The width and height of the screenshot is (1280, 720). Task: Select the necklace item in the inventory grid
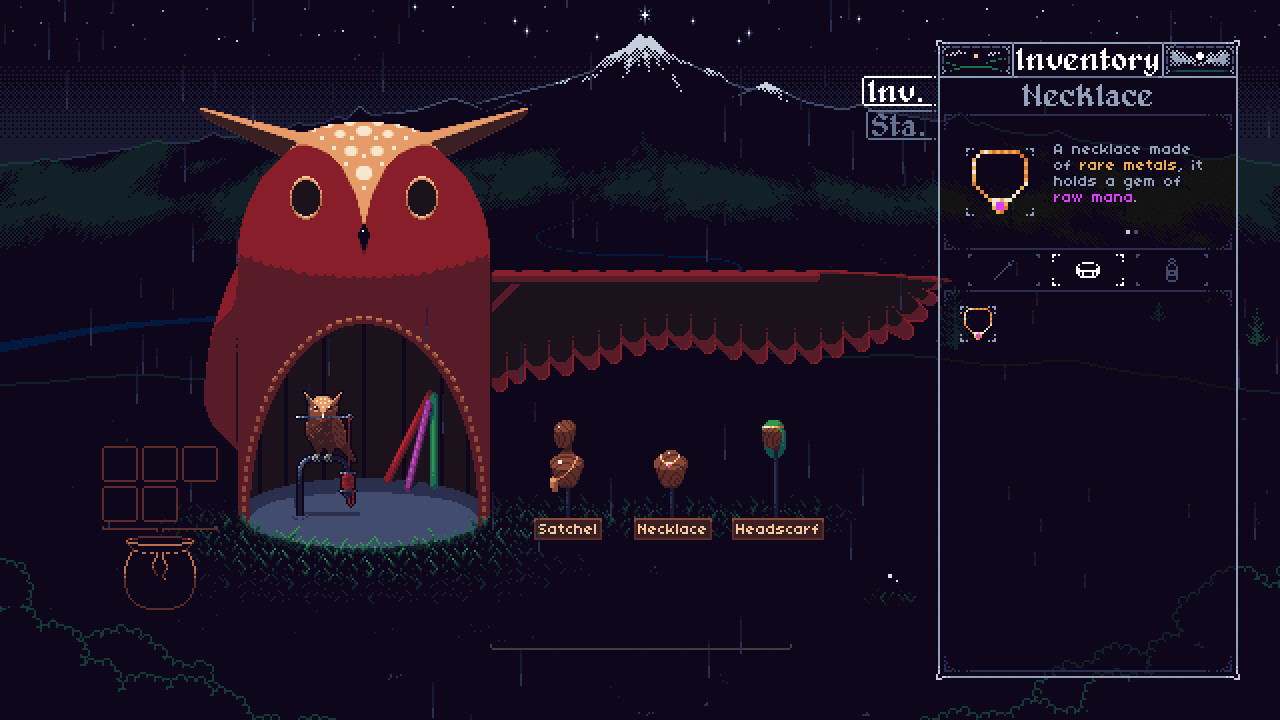coord(977,323)
